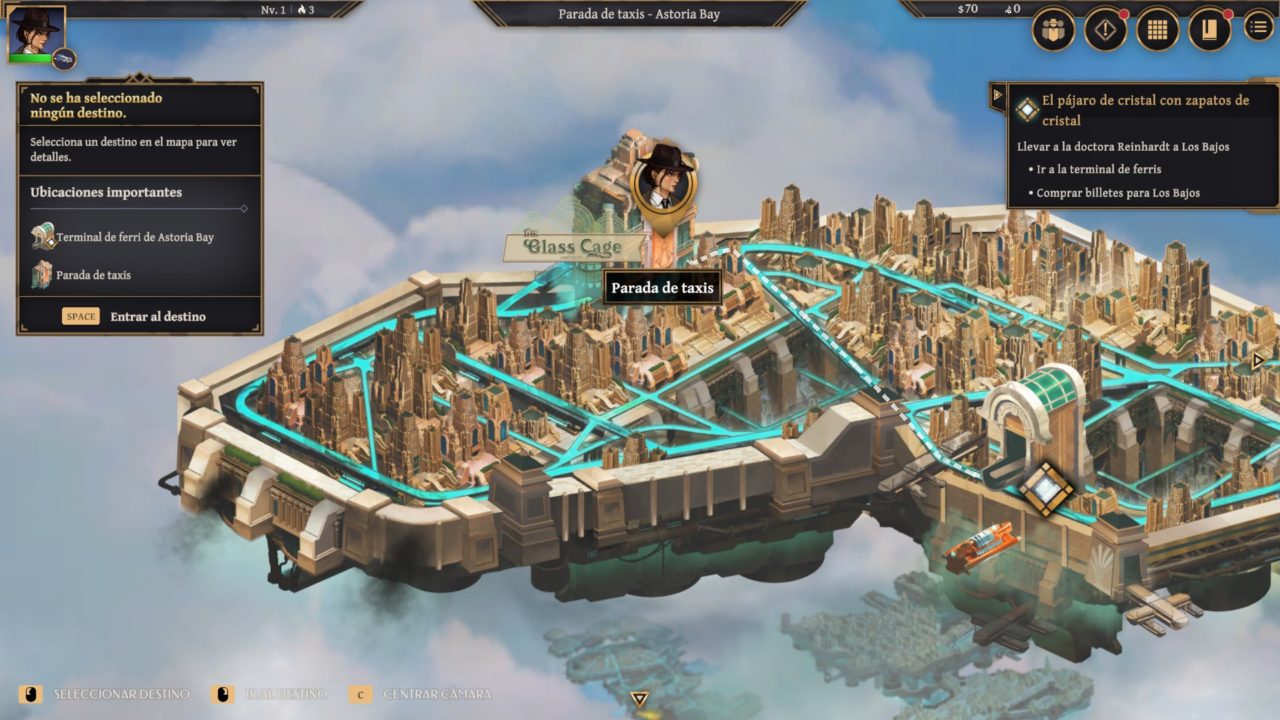Pan the map using the right edge arrow
The image size is (1280, 720).
click(1259, 360)
